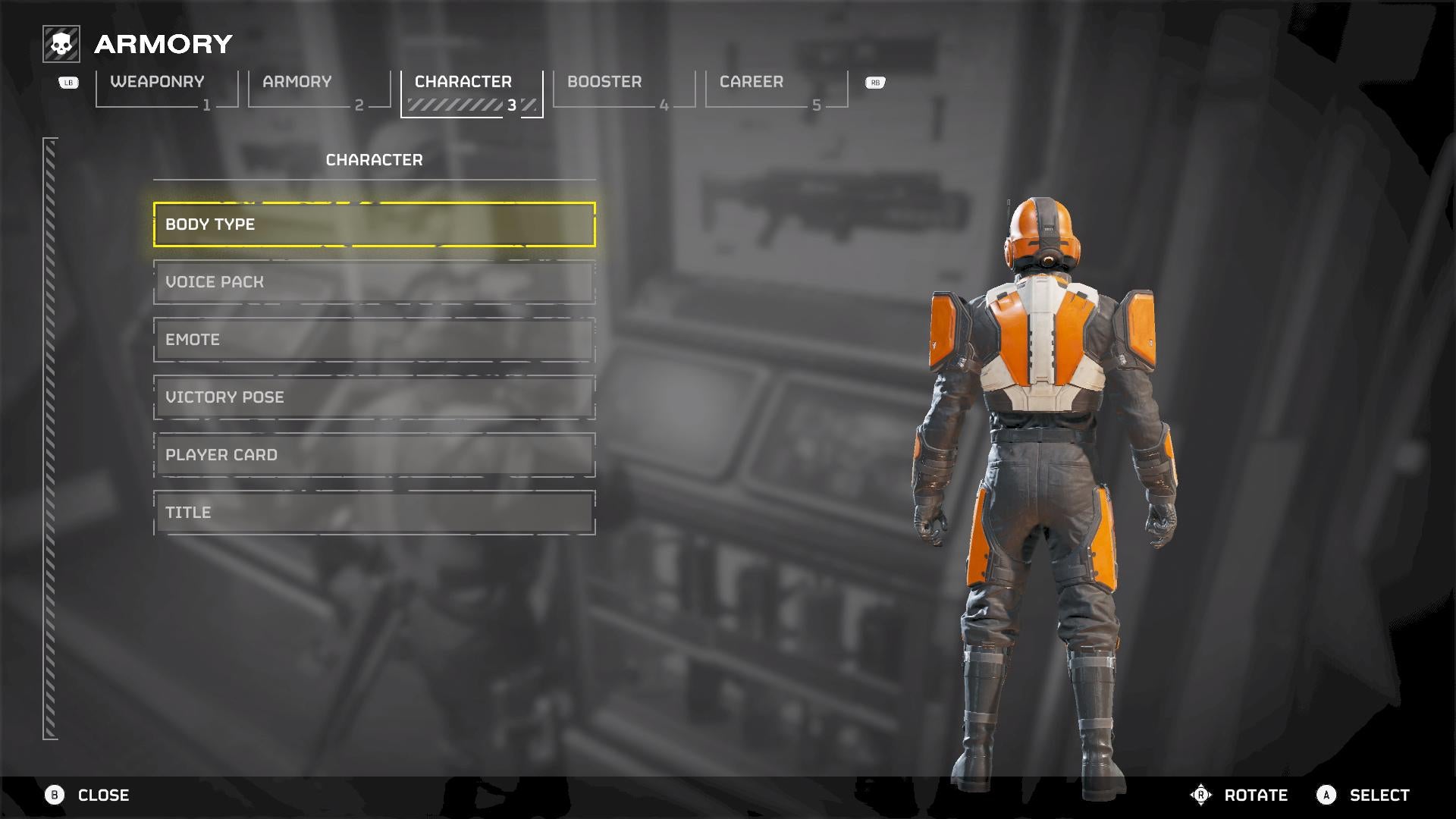Open Victory Pose settings
Viewport: 1456px width, 819px height.
[374, 397]
